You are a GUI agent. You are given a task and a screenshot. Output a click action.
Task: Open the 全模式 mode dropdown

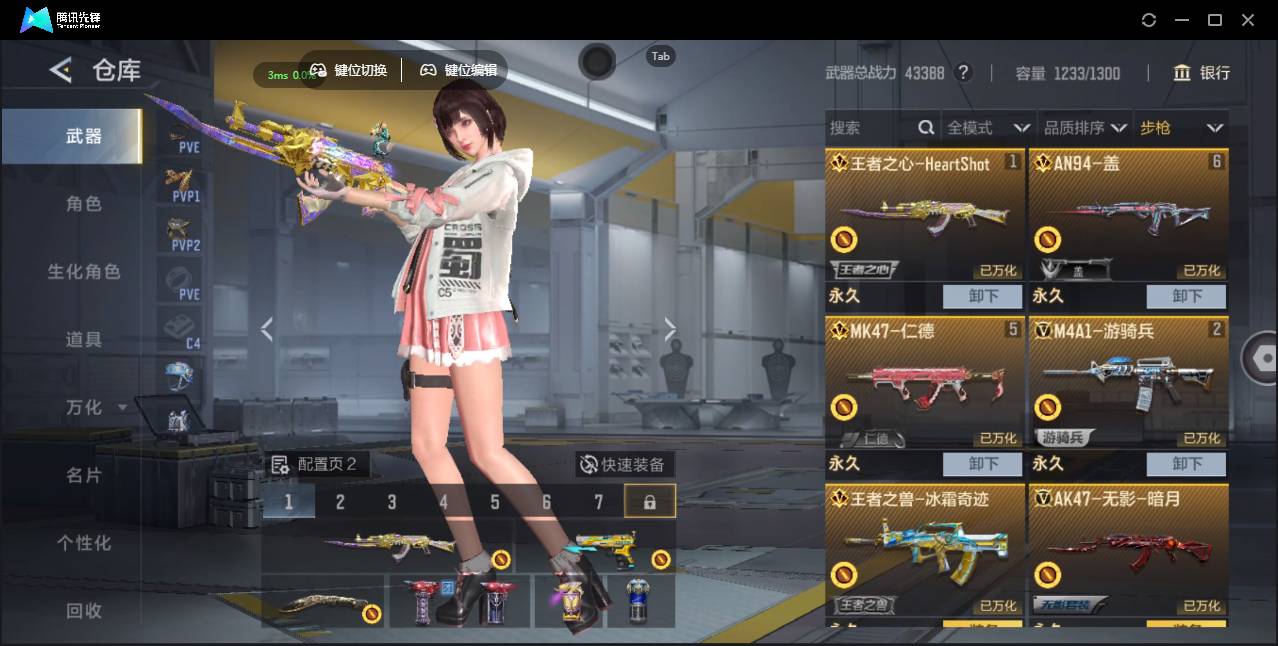pyautogui.click(x=988, y=128)
